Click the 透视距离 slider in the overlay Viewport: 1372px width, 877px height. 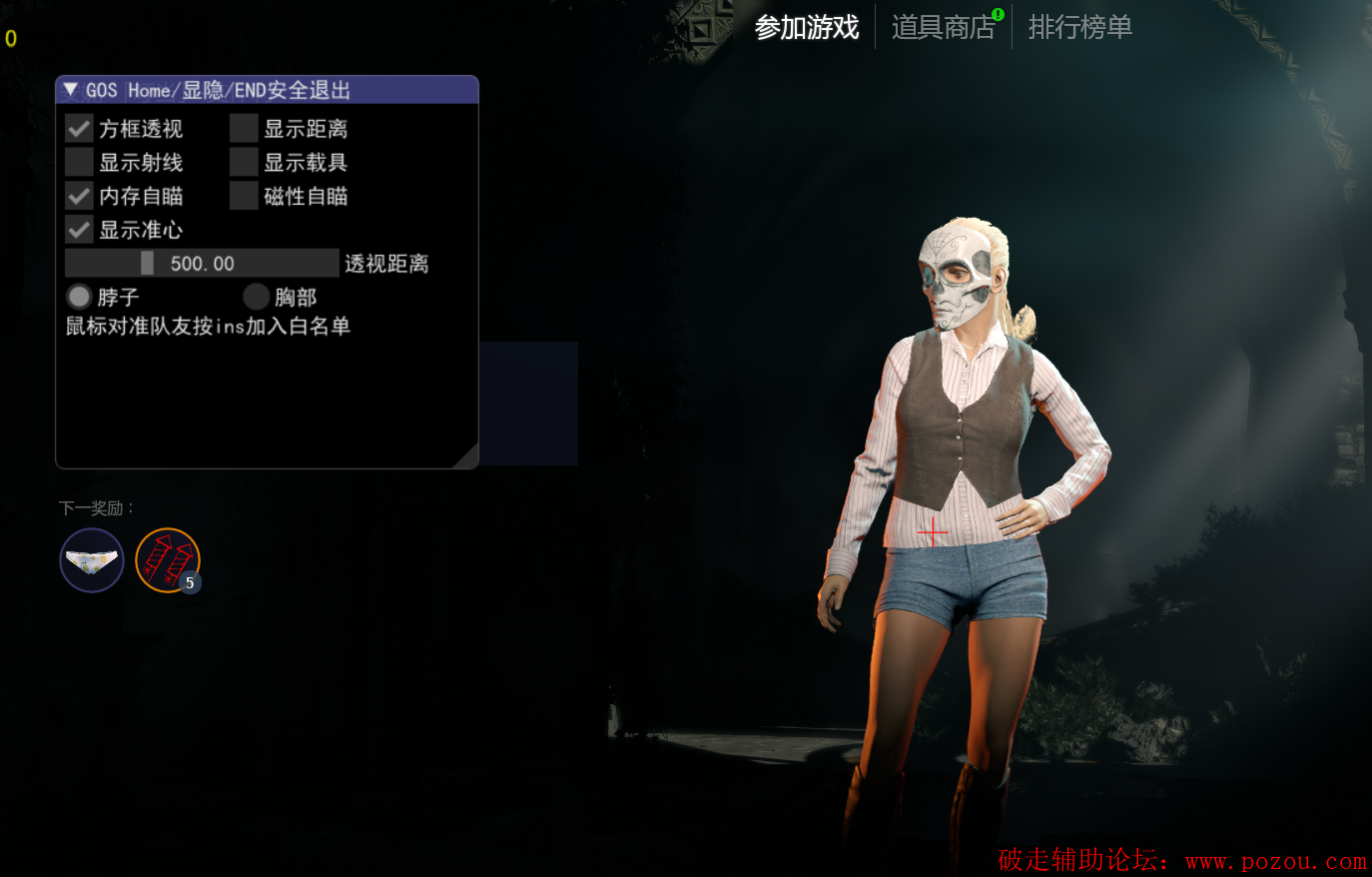point(202,264)
